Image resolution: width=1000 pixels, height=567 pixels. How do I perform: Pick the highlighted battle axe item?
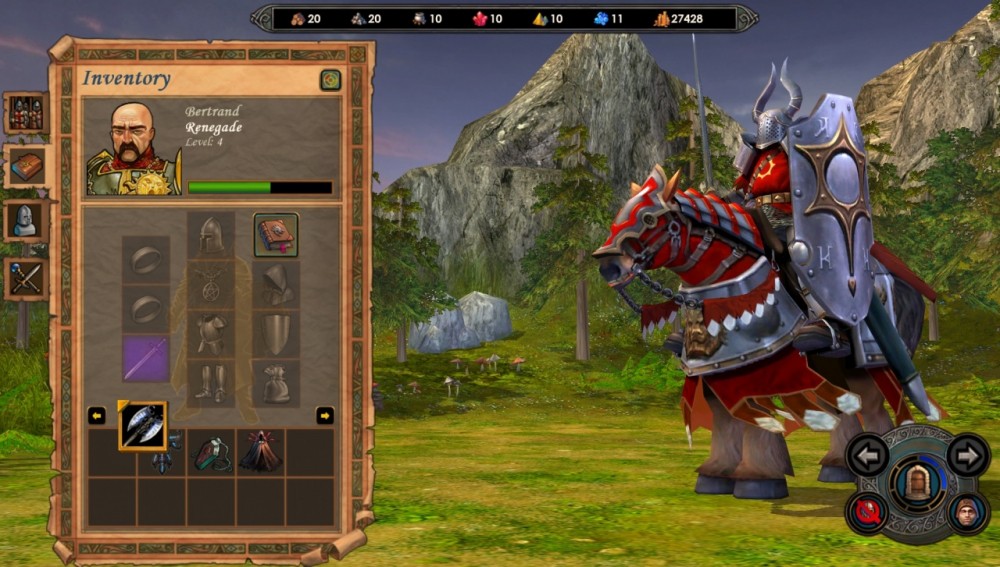[x=143, y=425]
